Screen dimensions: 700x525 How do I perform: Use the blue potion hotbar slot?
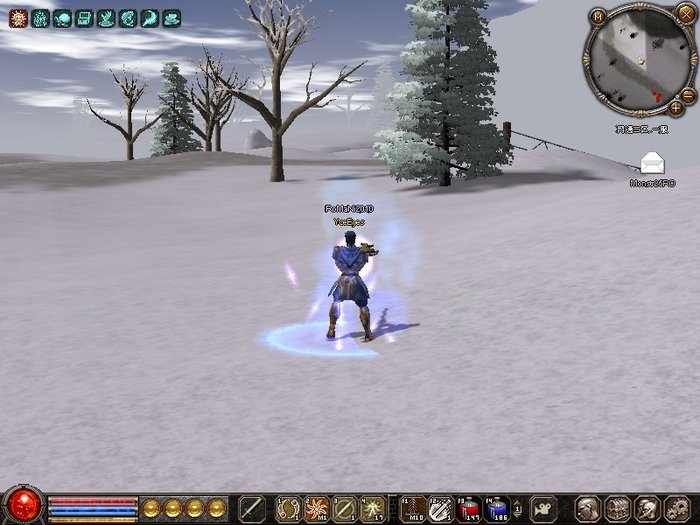(497, 508)
